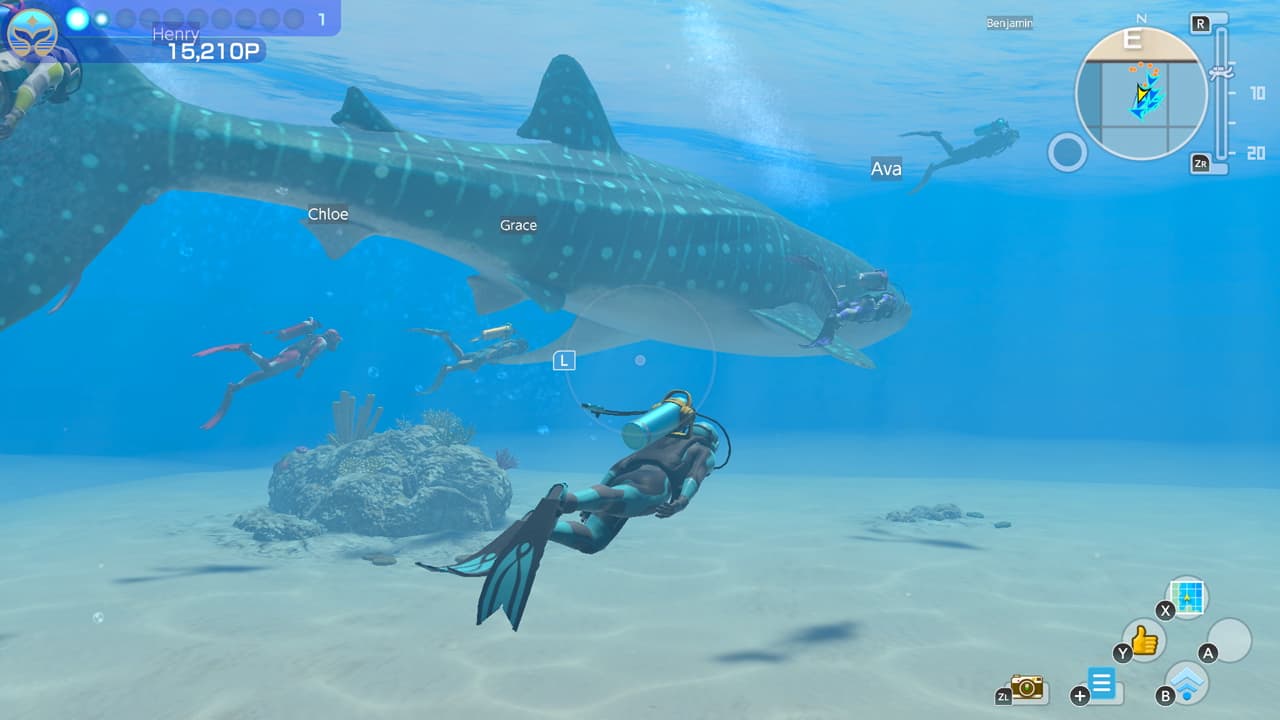Select the diver labeled Ava
Image resolution: width=1280 pixels, height=720 pixels.
point(884,169)
